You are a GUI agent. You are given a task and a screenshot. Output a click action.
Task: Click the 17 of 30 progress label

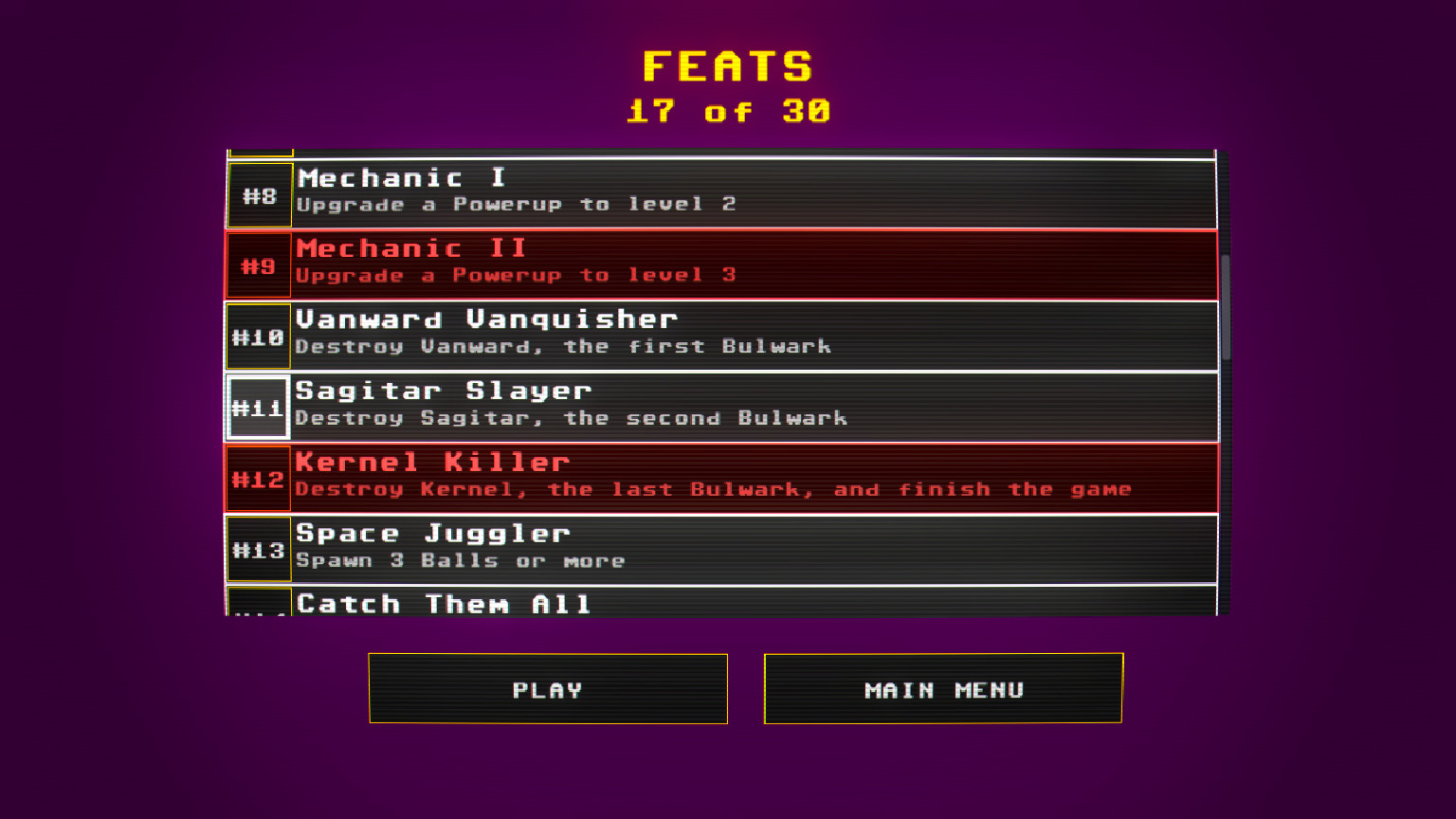point(728,112)
